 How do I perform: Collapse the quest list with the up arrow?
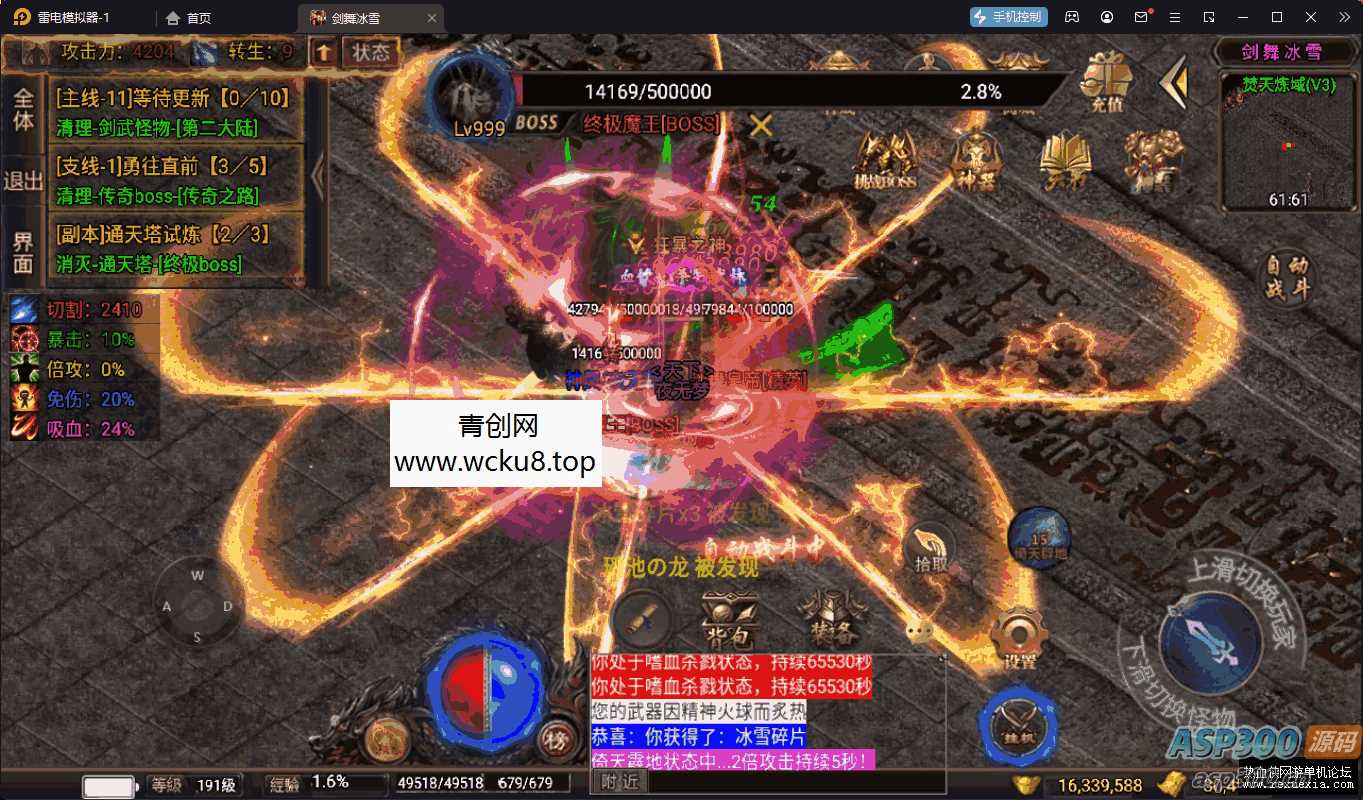(x=323, y=52)
